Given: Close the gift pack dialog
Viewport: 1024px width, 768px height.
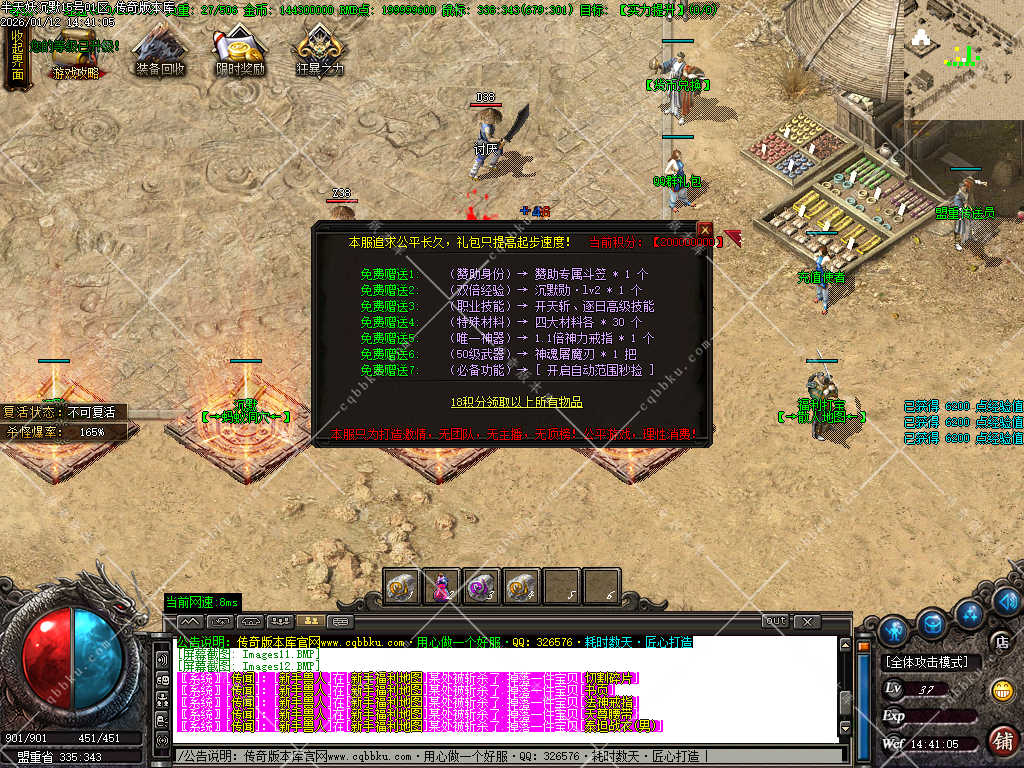Looking at the screenshot, I should pyautogui.click(x=705, y=229).
